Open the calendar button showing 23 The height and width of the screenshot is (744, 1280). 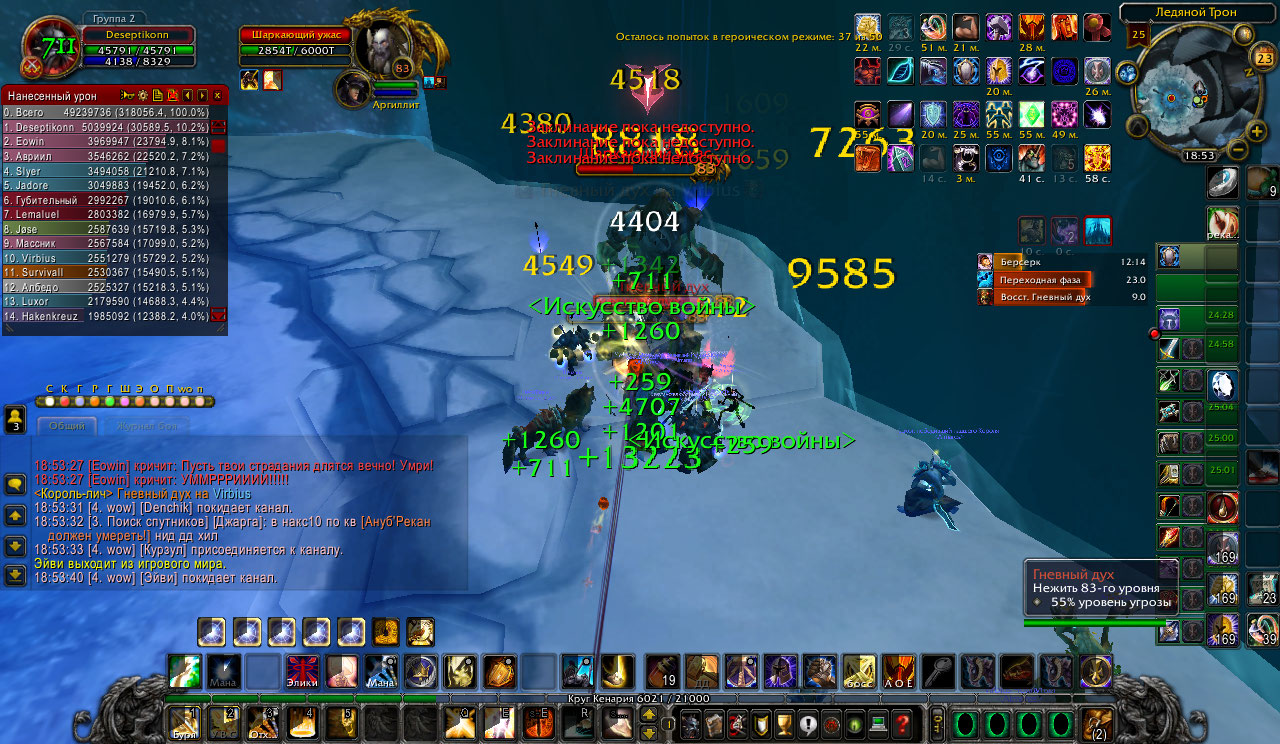[x=1262, y=58]
